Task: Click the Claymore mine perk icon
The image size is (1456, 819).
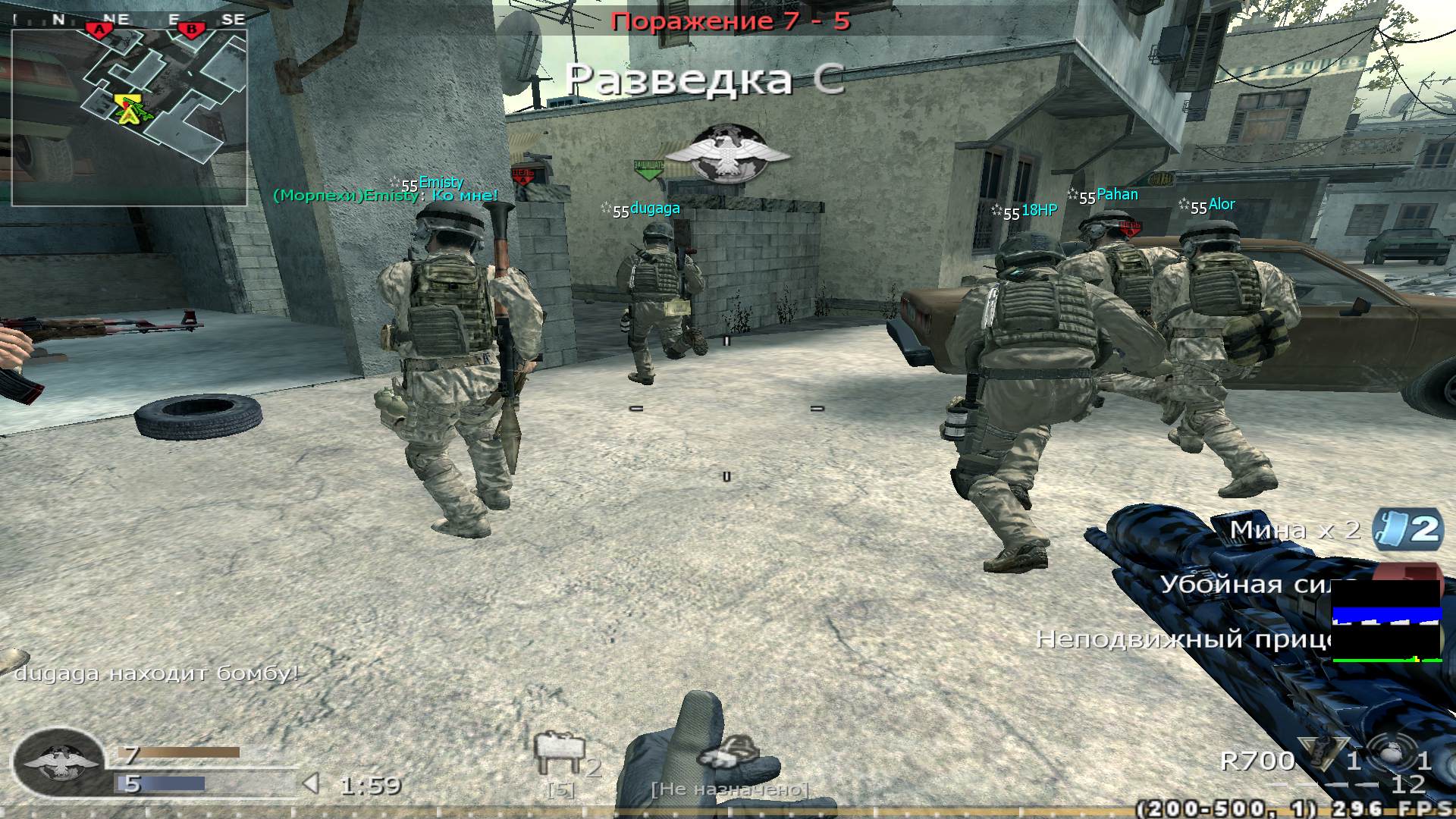Action: (1393, 529)
